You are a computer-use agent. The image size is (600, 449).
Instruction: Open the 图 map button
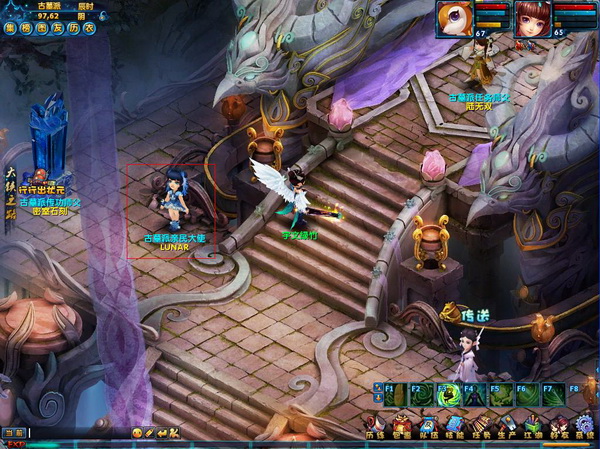[x=41, y=29]
